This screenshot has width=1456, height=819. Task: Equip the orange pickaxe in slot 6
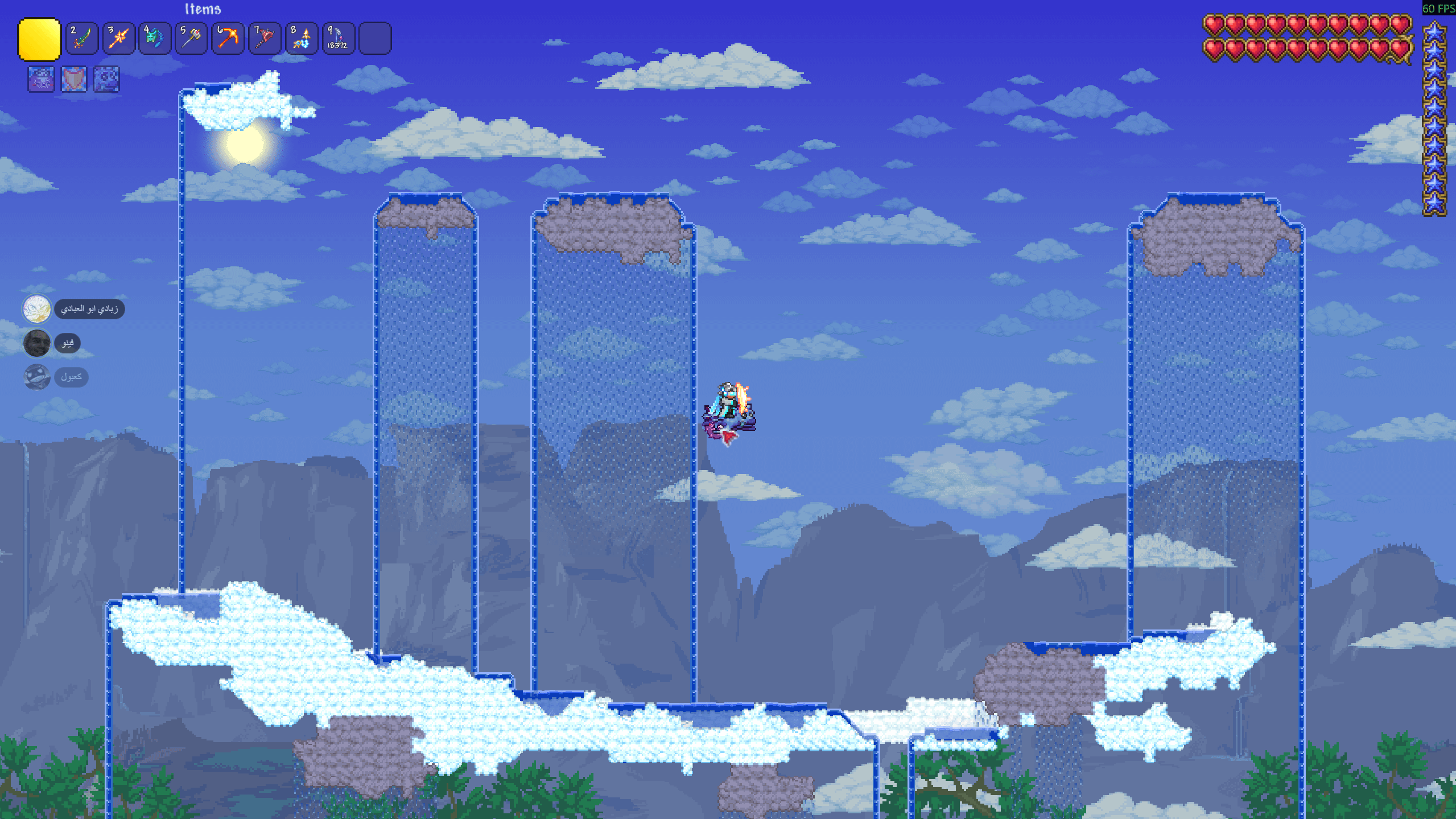228,39
